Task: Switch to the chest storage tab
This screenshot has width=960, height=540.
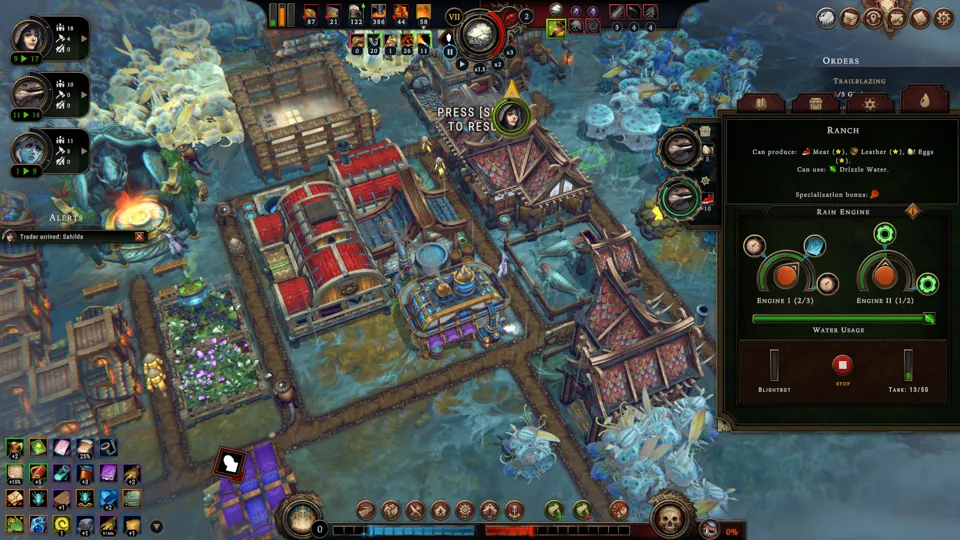Action: pos(815,103)
